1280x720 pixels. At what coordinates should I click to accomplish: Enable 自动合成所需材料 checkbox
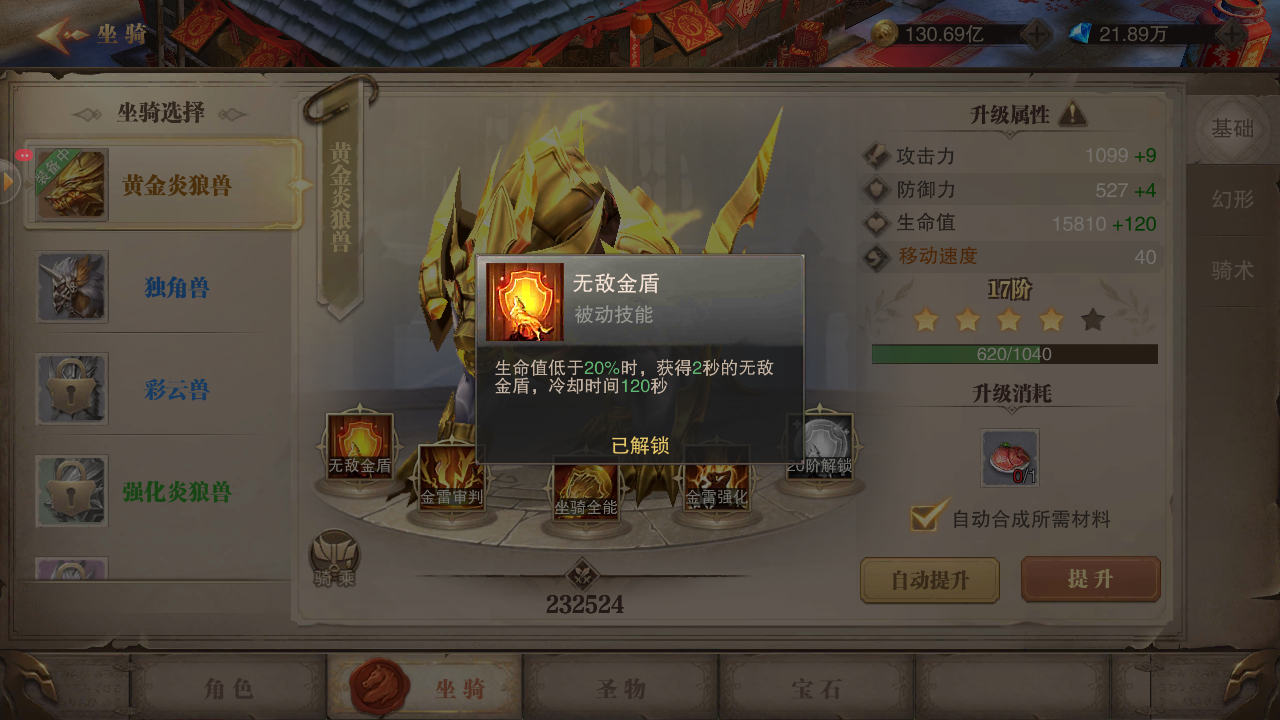pyautogui.click(x=924, y=518)
